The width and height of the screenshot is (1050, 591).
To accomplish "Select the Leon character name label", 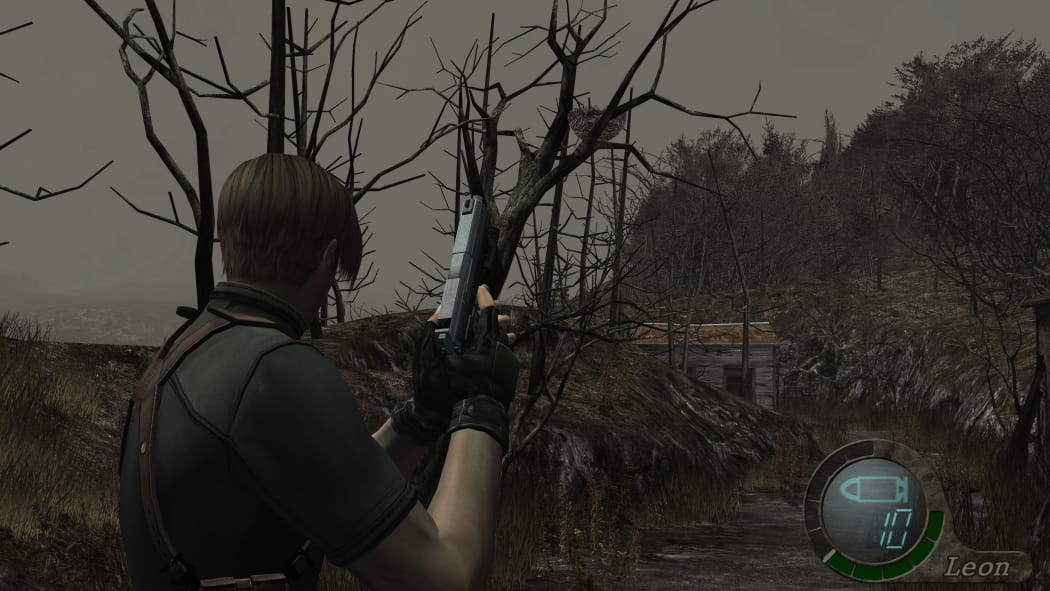I will click(978, 568).
